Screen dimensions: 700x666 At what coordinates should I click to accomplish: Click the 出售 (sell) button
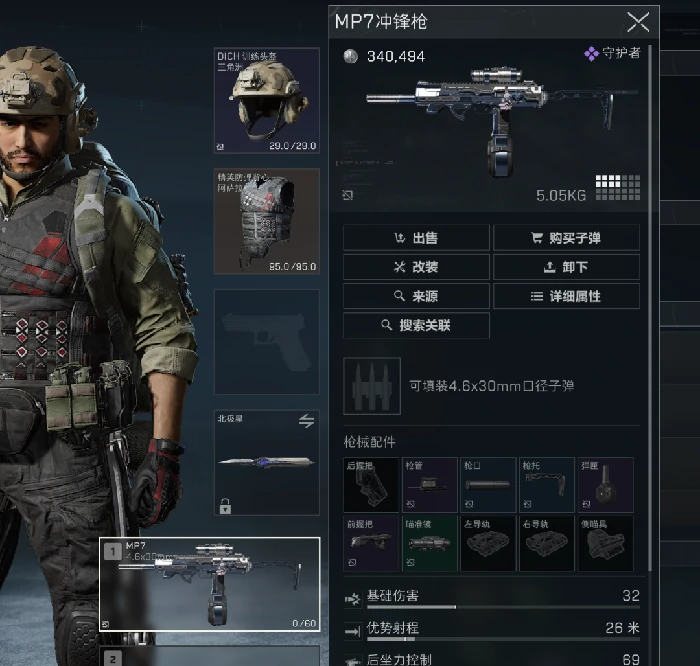click(x=416, y=238)
